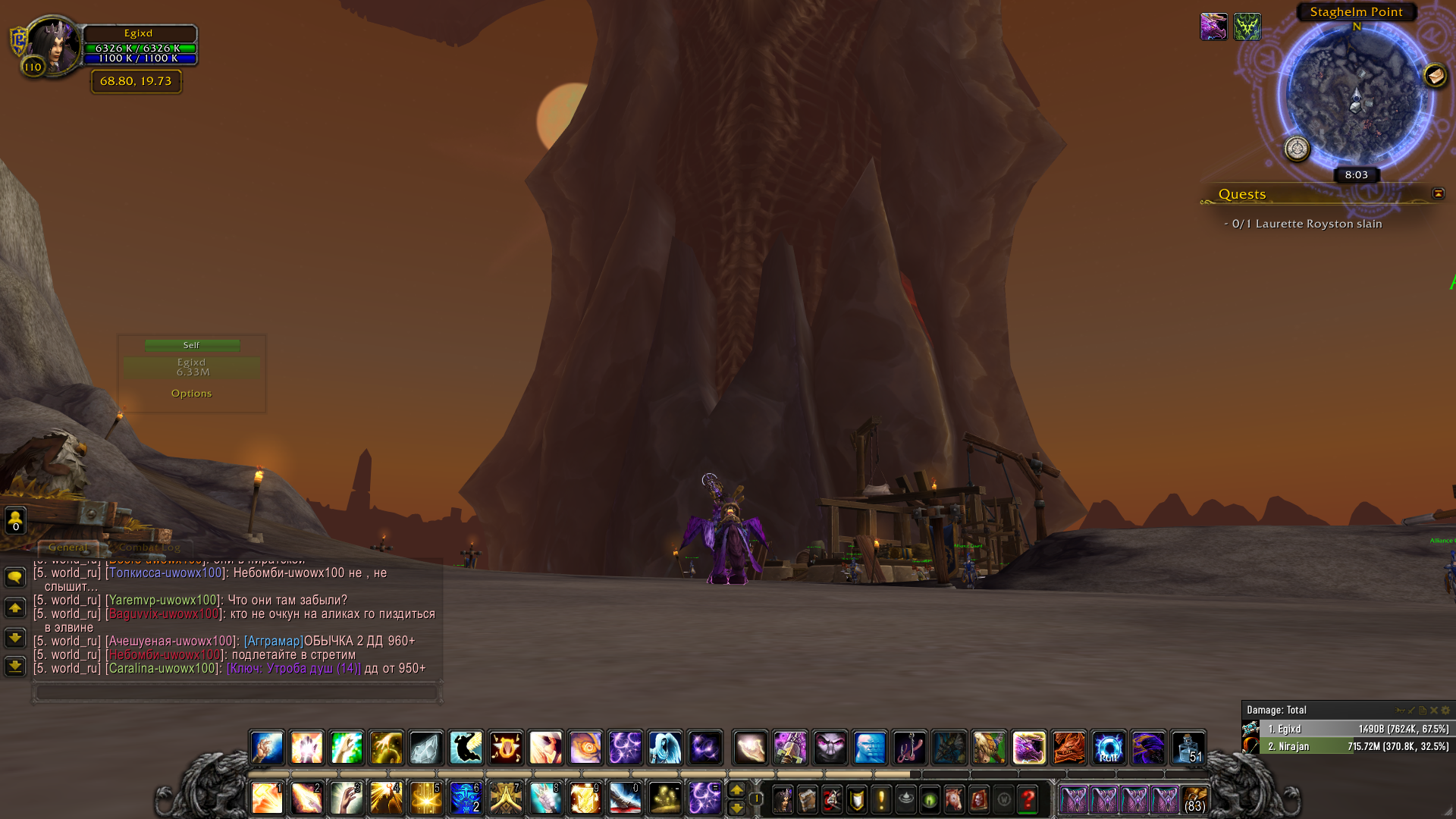Click the purple dragon mount buff icon

[x=1213, y=27]
